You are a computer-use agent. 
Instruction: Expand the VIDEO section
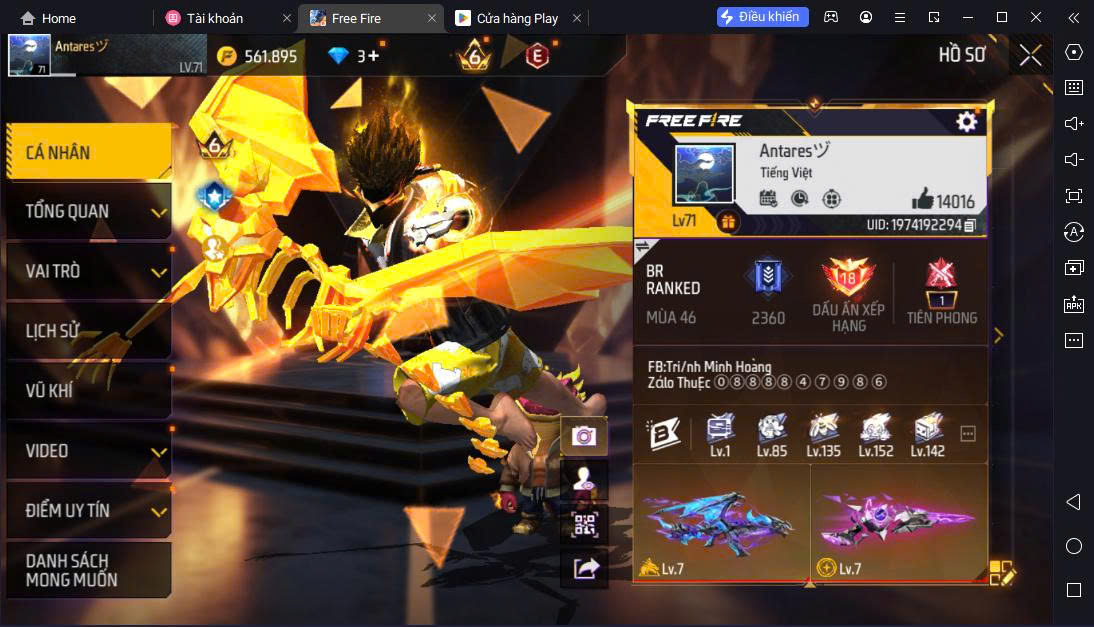coord(88,451)
